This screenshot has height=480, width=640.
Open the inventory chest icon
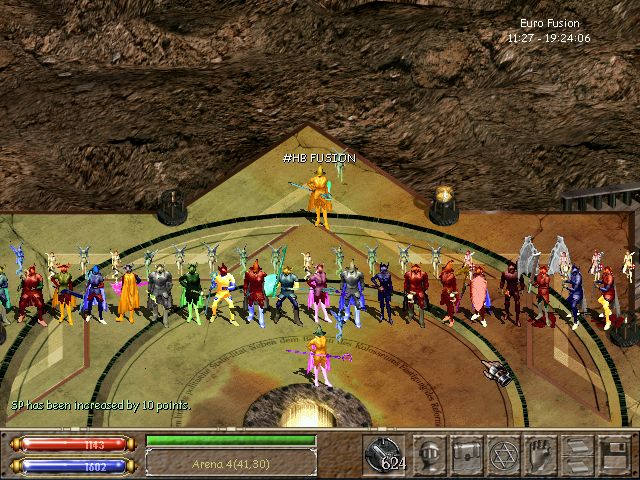pyautogui.click(x=468, y=455)
